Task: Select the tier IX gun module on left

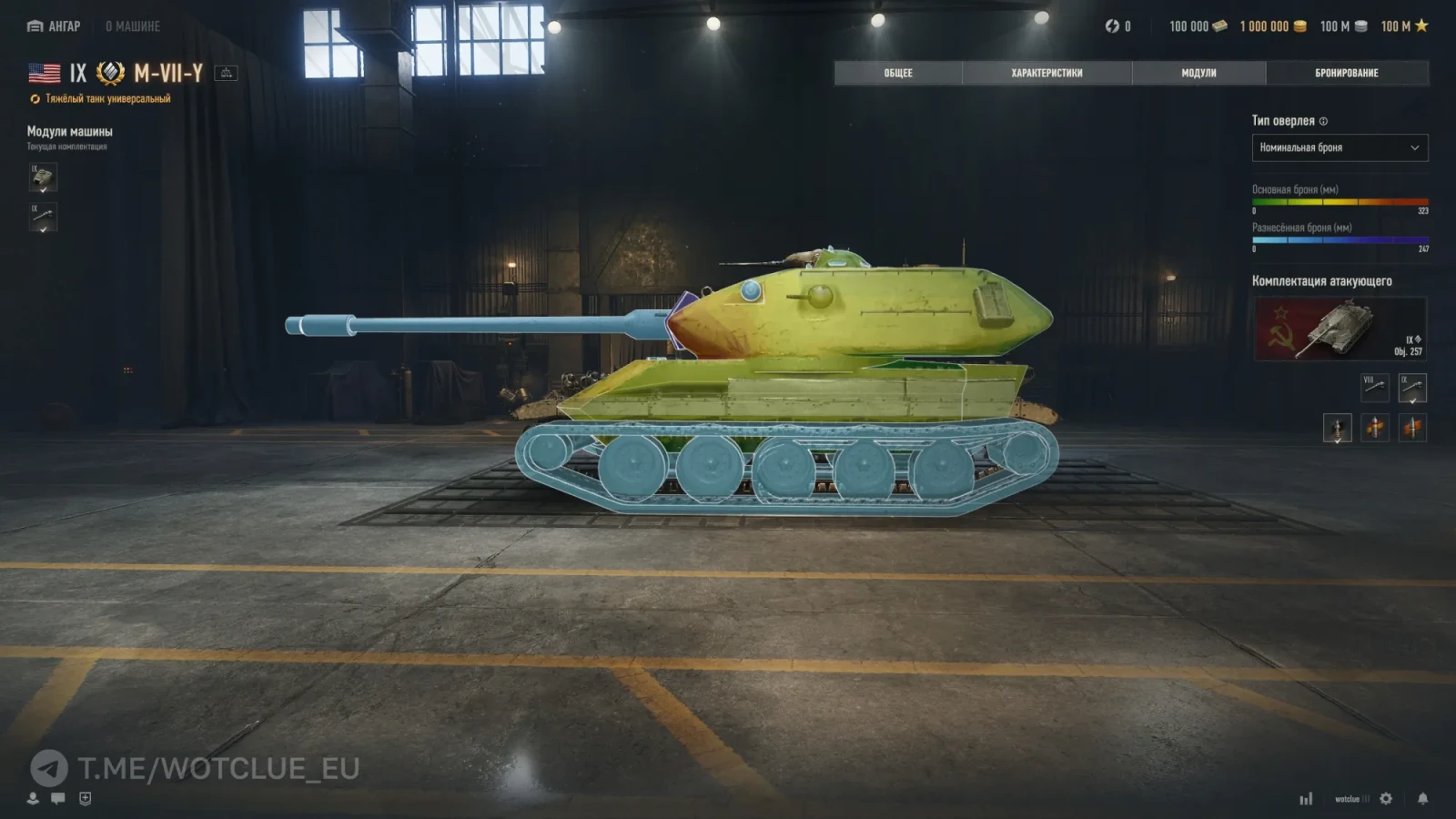Action: pyautogui.click(x=43, y=217)
